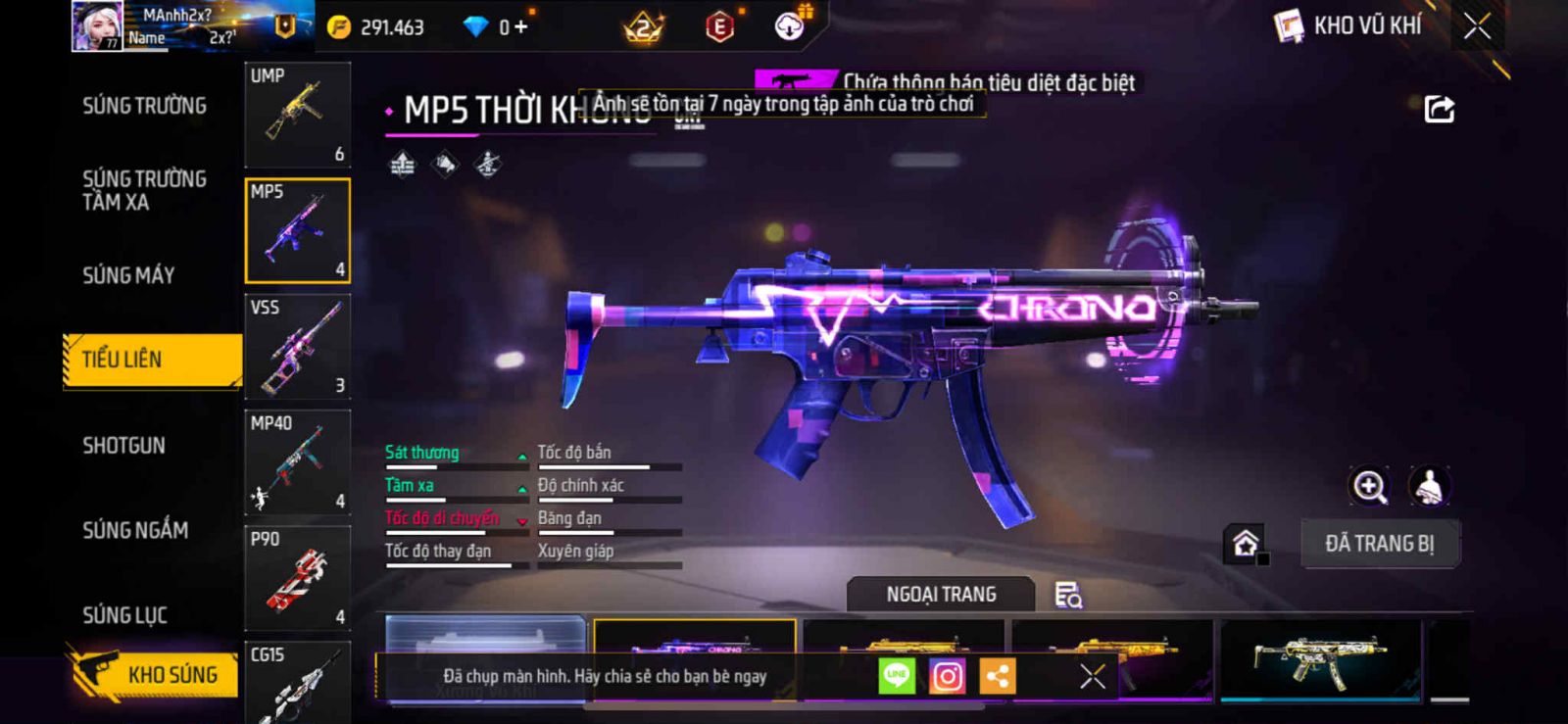Select the UMP weapon tile
Viewport: 1568px width, 724px height.
[x=297, y=115]
